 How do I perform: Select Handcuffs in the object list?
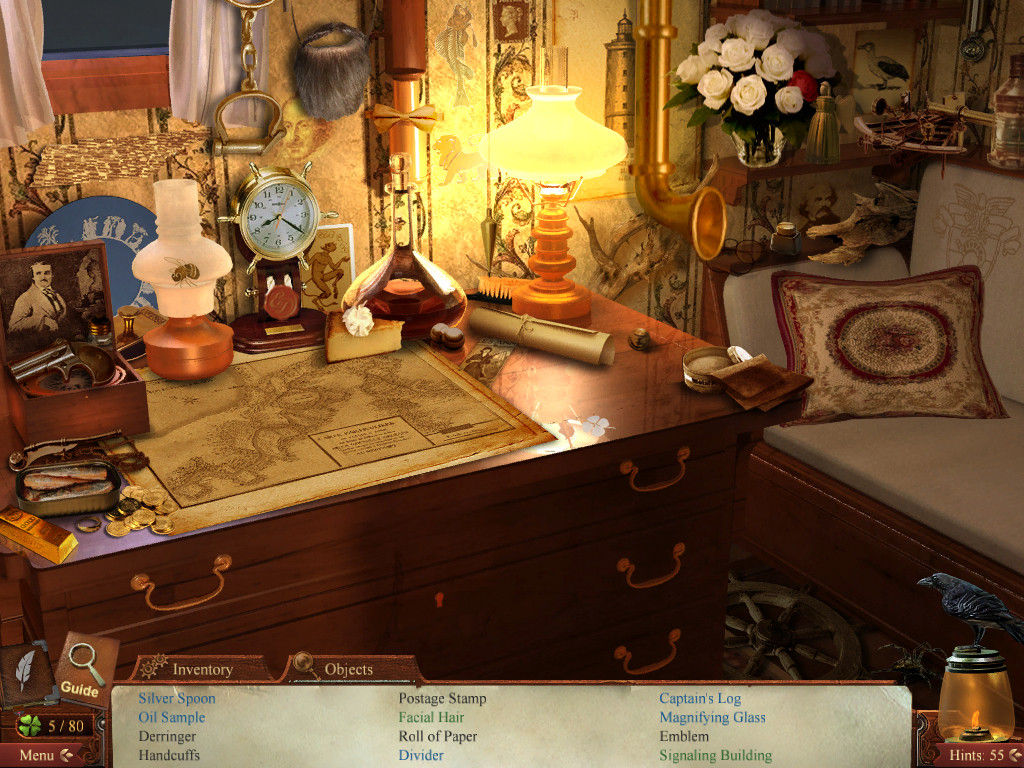[169, 755]
